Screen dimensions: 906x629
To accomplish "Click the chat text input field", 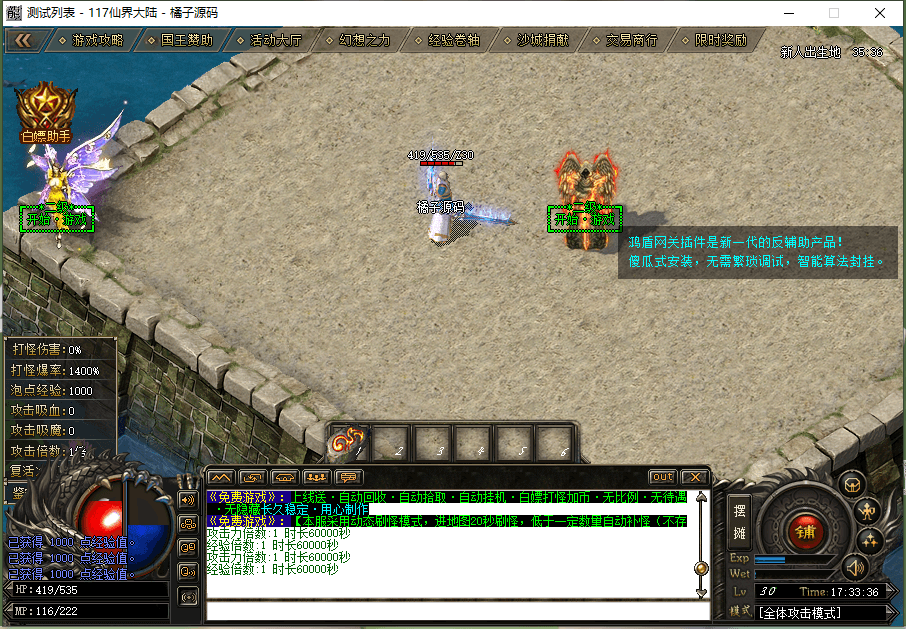I will (450, 610).
